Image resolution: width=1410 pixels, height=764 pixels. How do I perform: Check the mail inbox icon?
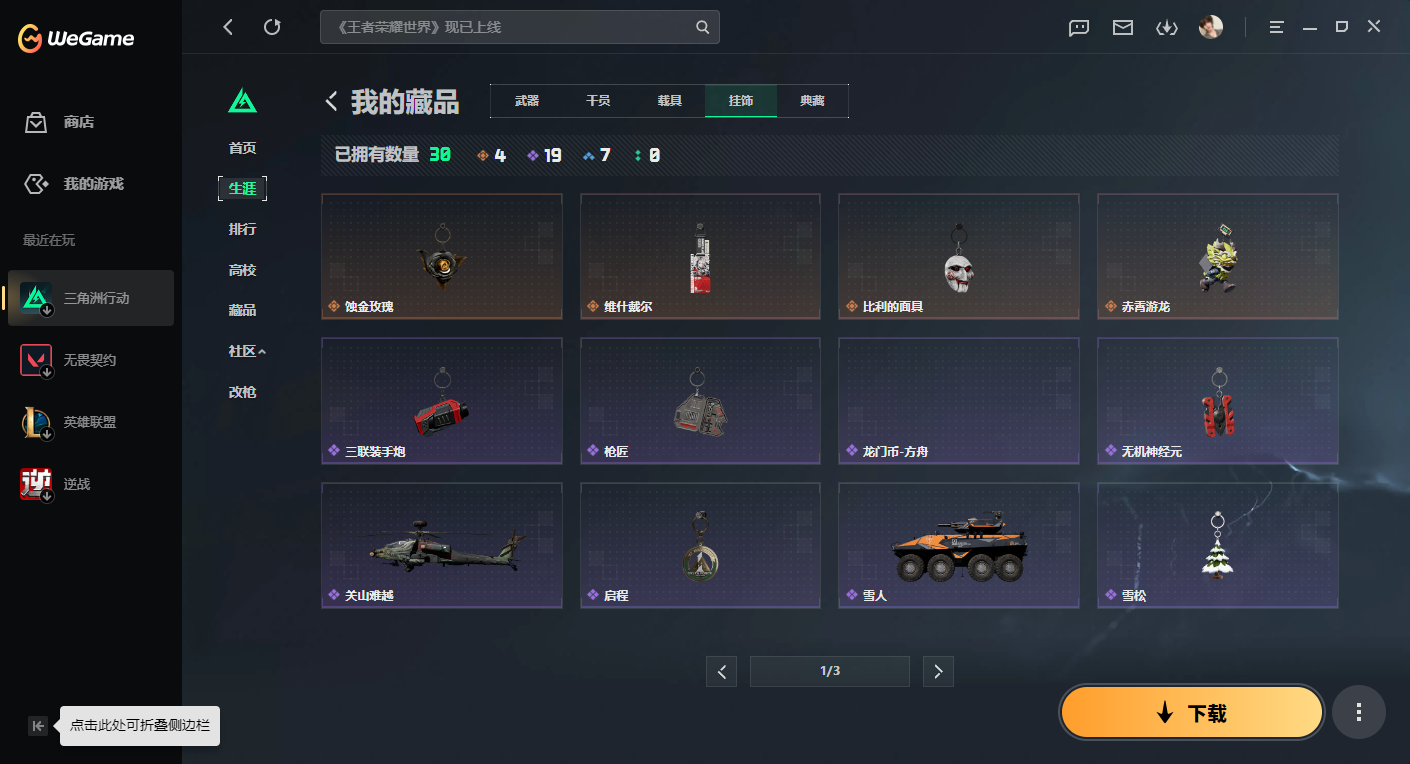click(1122, 27)
